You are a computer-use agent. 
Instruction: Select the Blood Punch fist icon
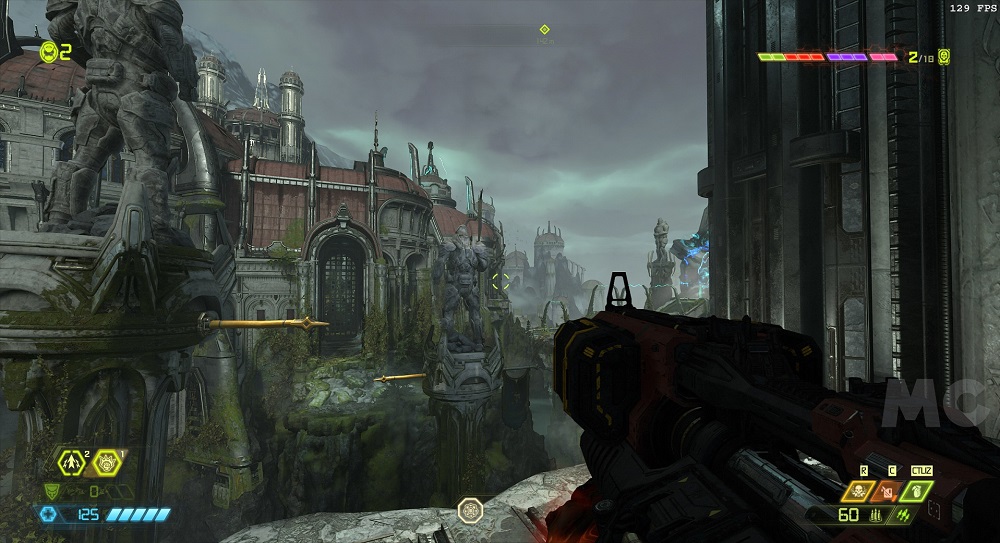(107, 463)
